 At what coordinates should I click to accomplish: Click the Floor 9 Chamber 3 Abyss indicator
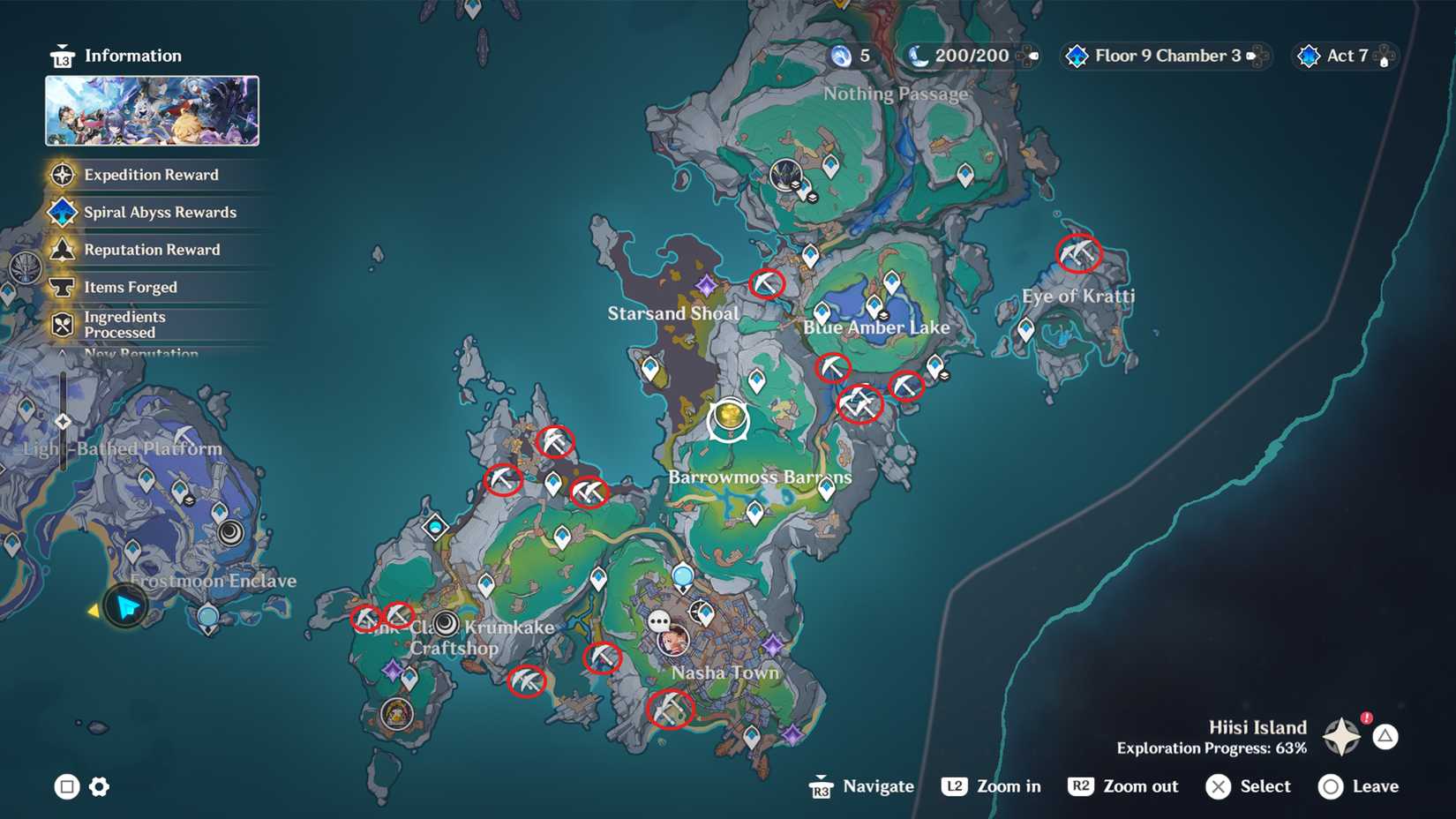[1164, 55]
